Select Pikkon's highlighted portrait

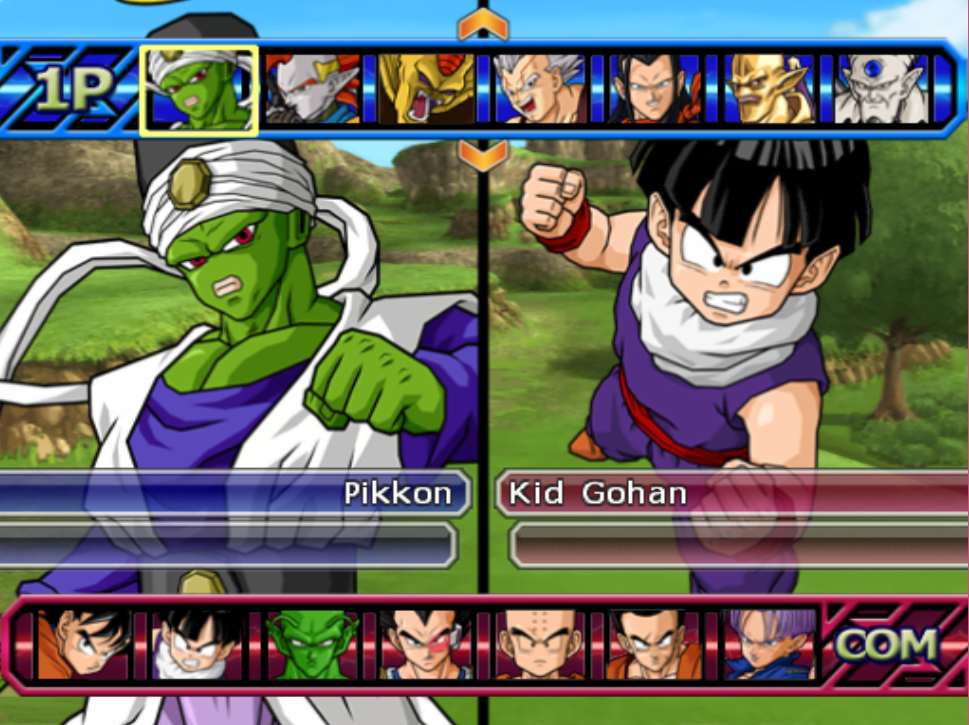click(199, 90)
